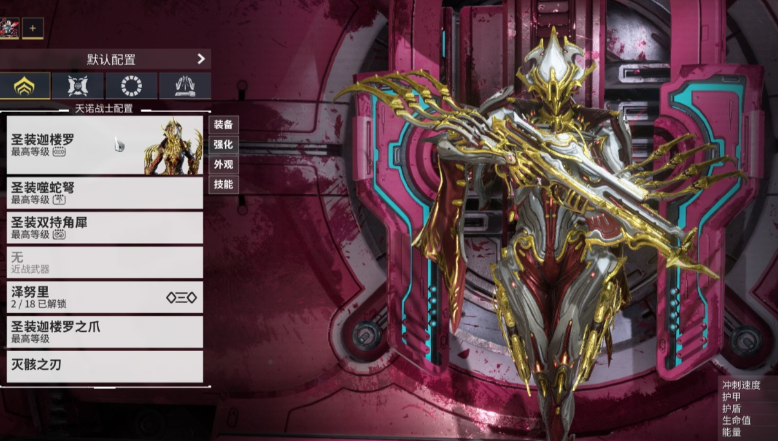Click the loadout thumbnail in the corner
This screenshot has width=778, height=441.
pos(10,28)
